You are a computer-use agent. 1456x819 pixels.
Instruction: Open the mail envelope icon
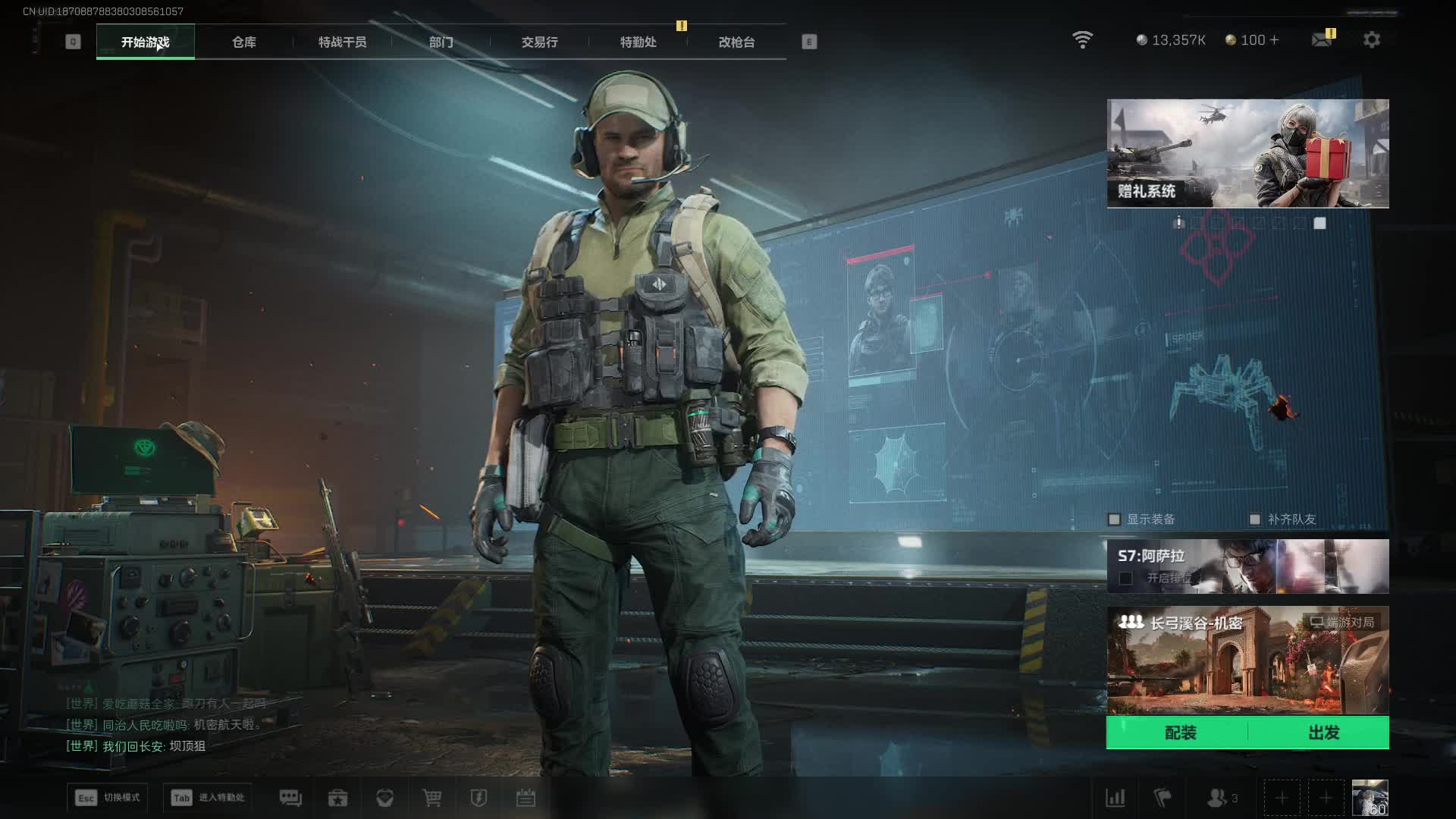tap(1322, 40)
